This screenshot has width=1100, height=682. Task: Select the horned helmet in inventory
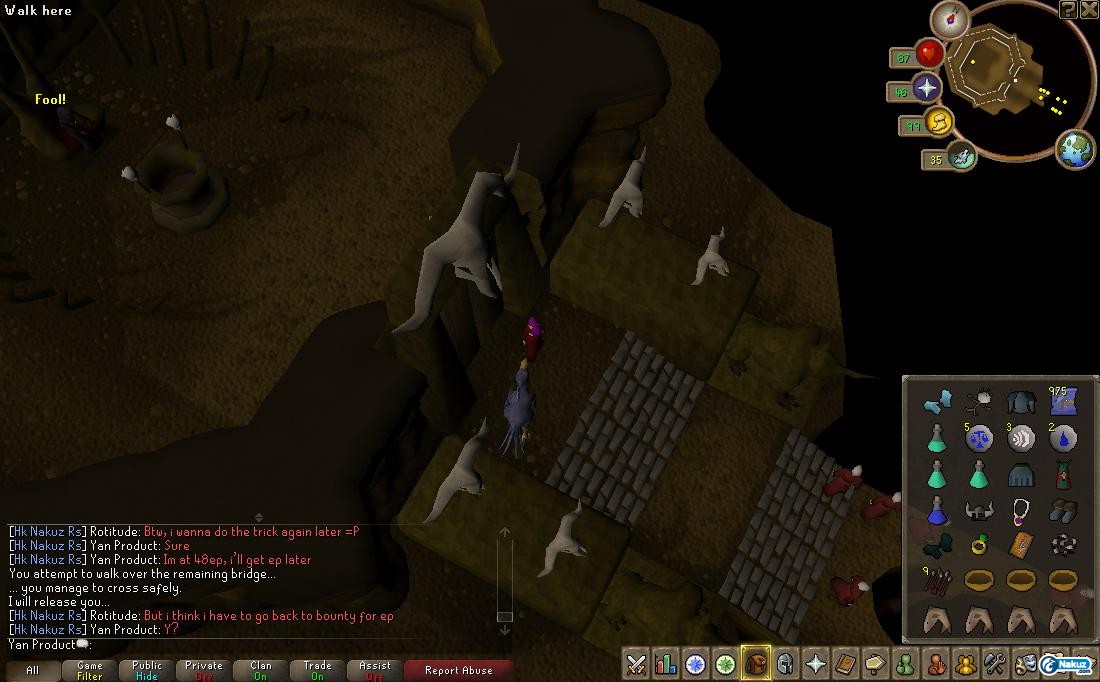pos(979,511)
